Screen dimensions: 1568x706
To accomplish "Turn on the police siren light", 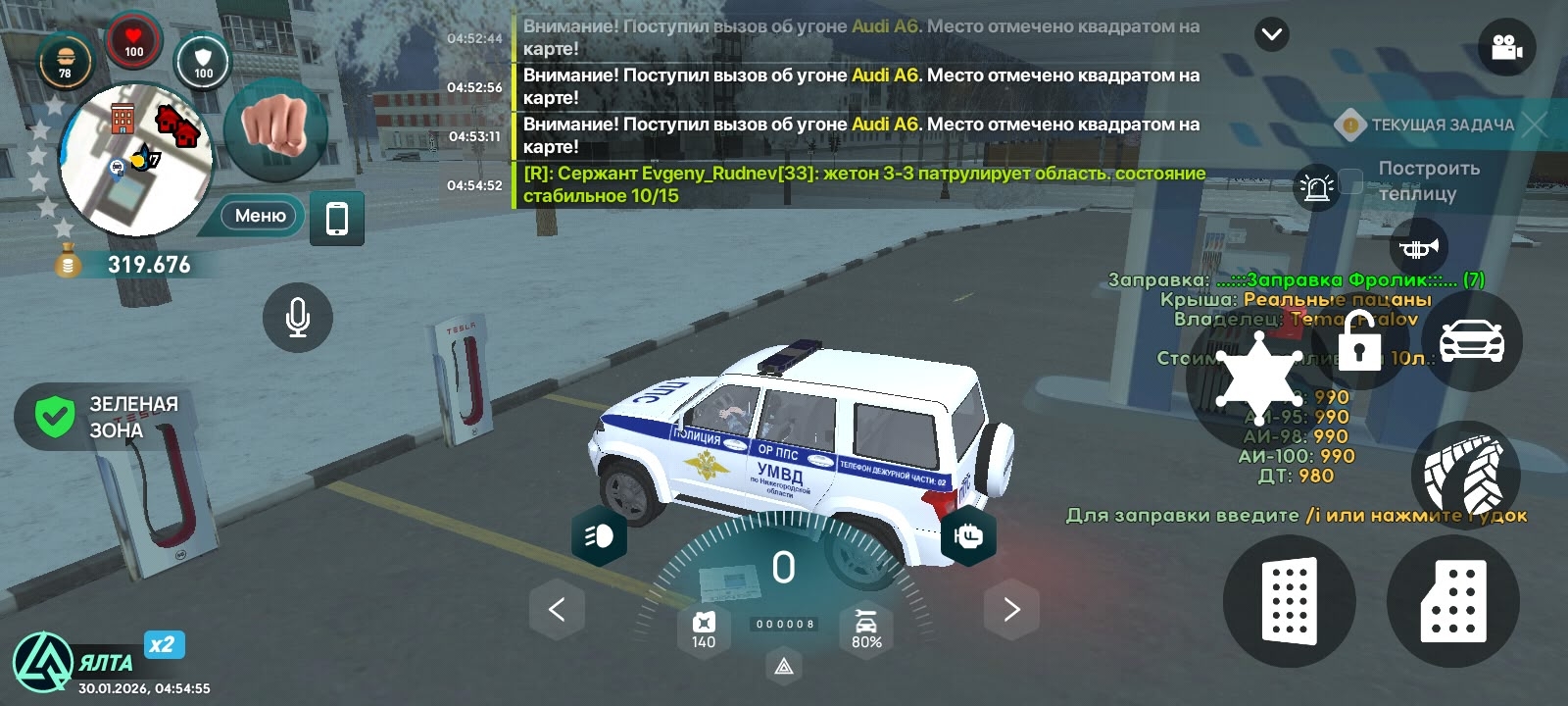I will click(x=1316, y=186).
